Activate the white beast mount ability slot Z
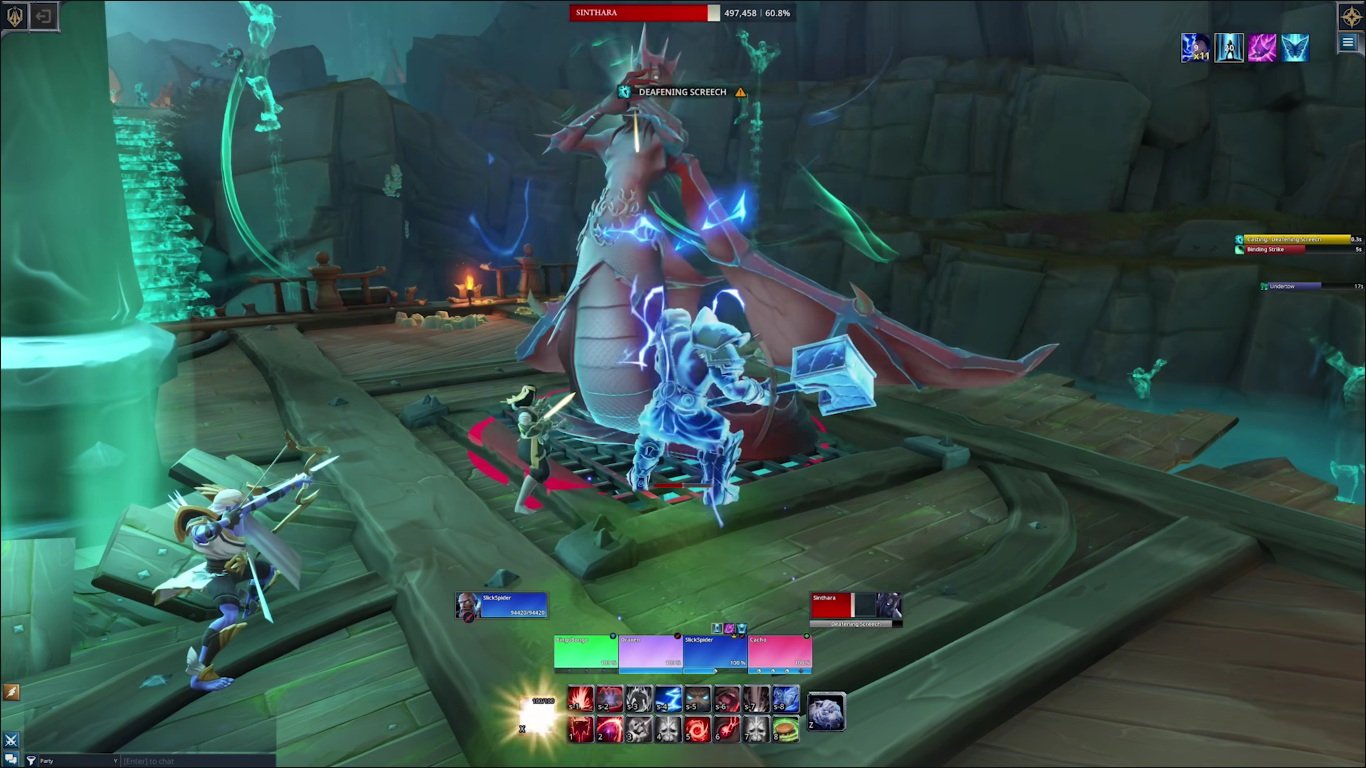The height and width of the screenshot is (768, 1366). [x=827, y=711]
